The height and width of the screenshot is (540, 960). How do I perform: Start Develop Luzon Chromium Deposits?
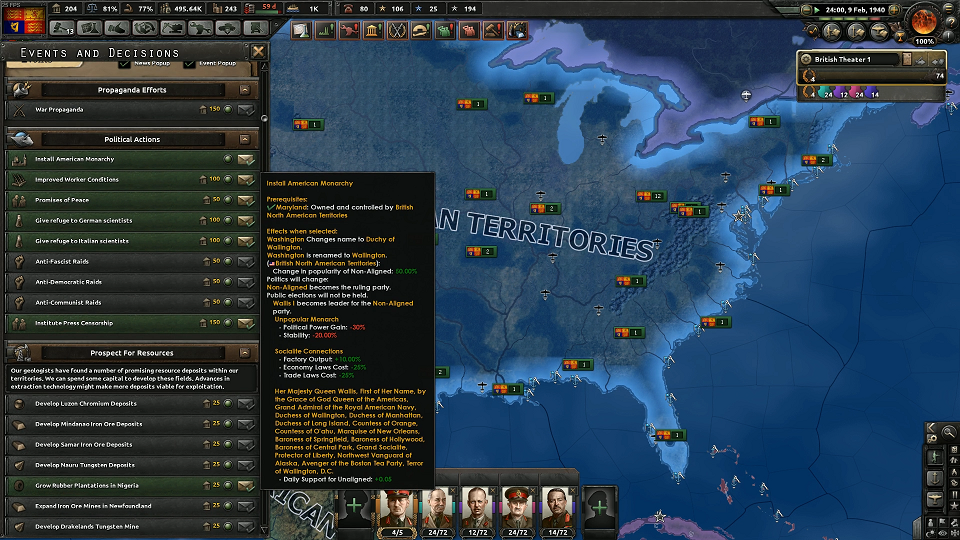[x=245, y=404]
